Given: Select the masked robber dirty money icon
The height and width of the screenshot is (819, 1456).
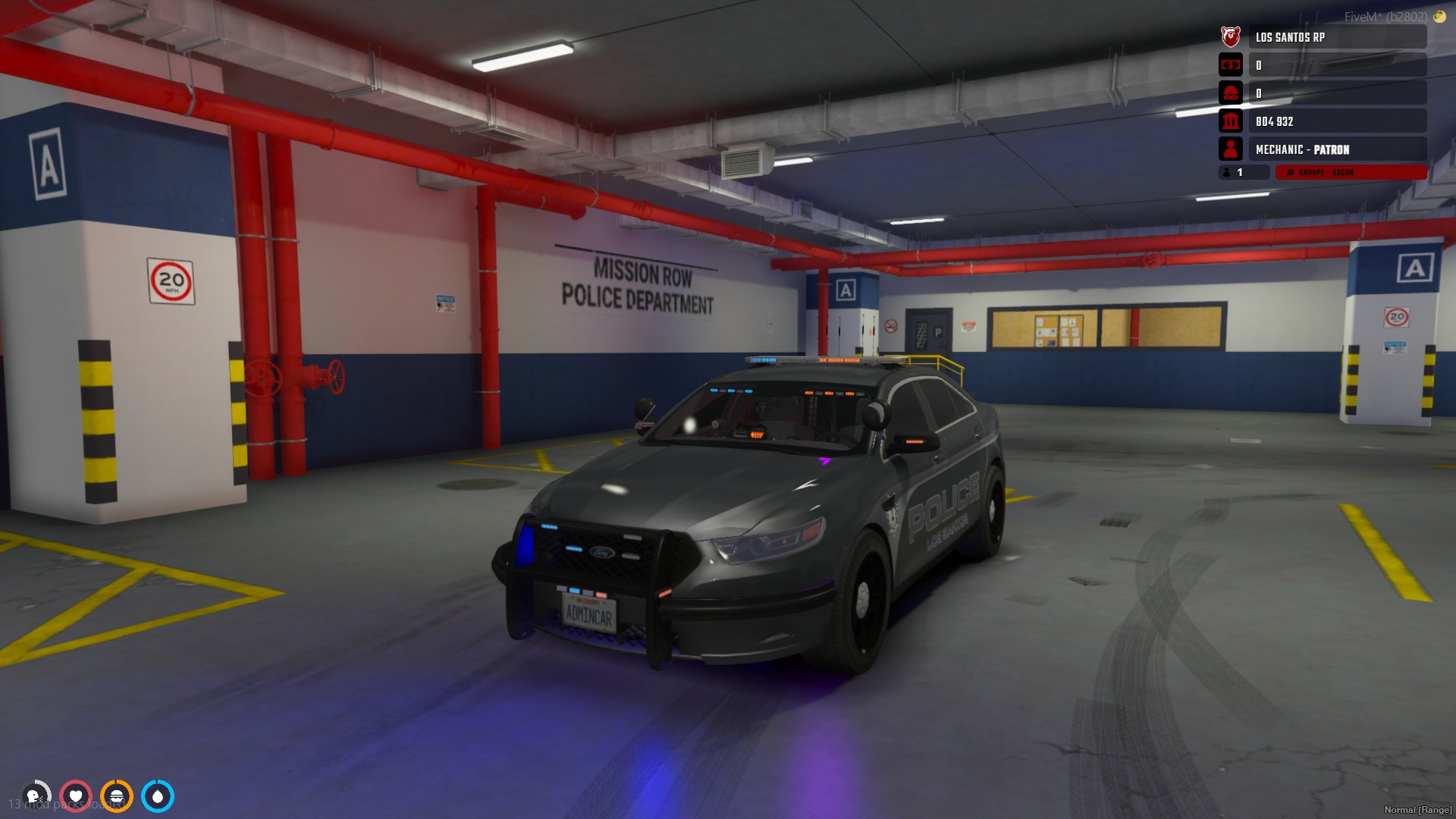Looking at the screenshot, I should [1230, 93].
